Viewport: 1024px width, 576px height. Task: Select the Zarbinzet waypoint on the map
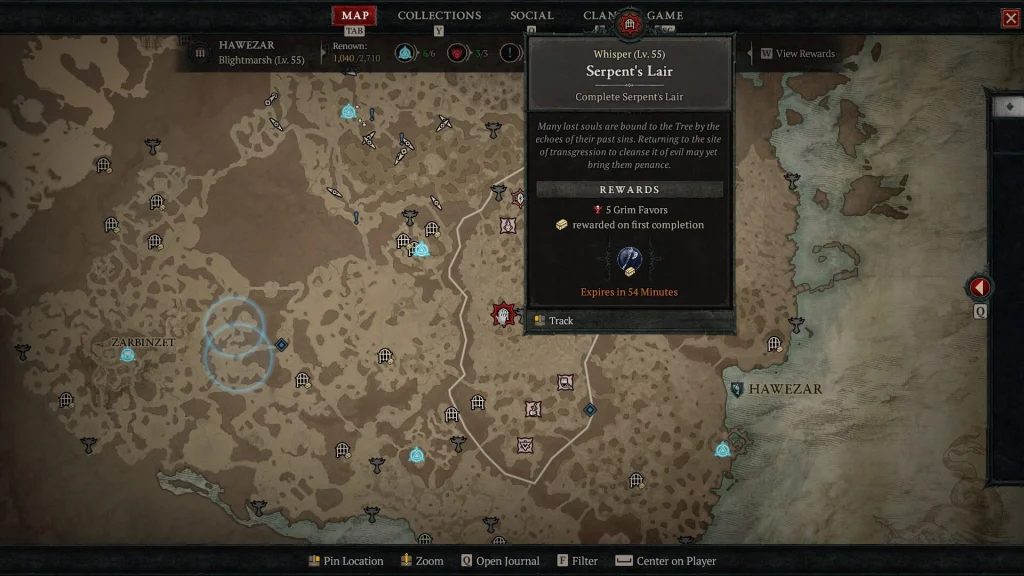point(128,355)
